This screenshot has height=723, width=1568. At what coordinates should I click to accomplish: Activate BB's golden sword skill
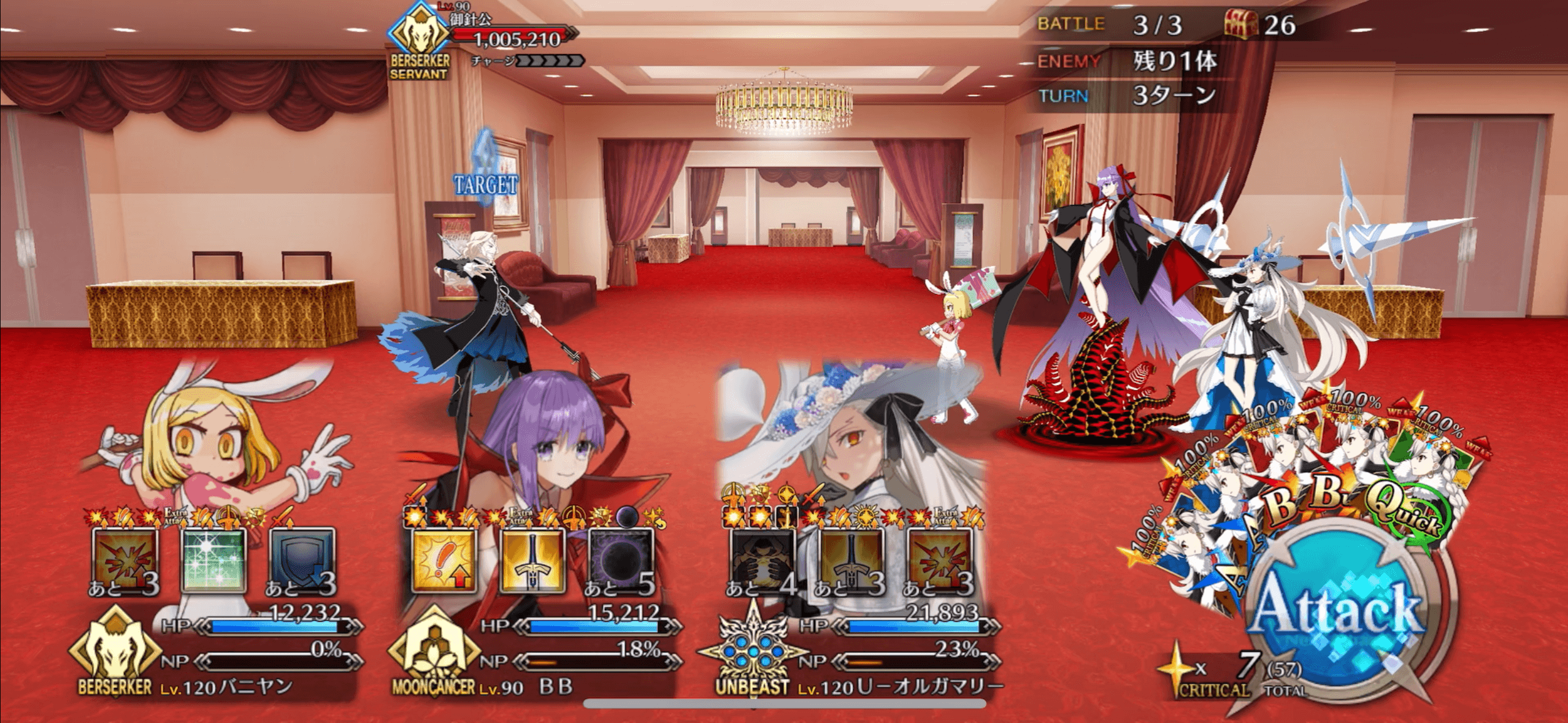(532, 560)
